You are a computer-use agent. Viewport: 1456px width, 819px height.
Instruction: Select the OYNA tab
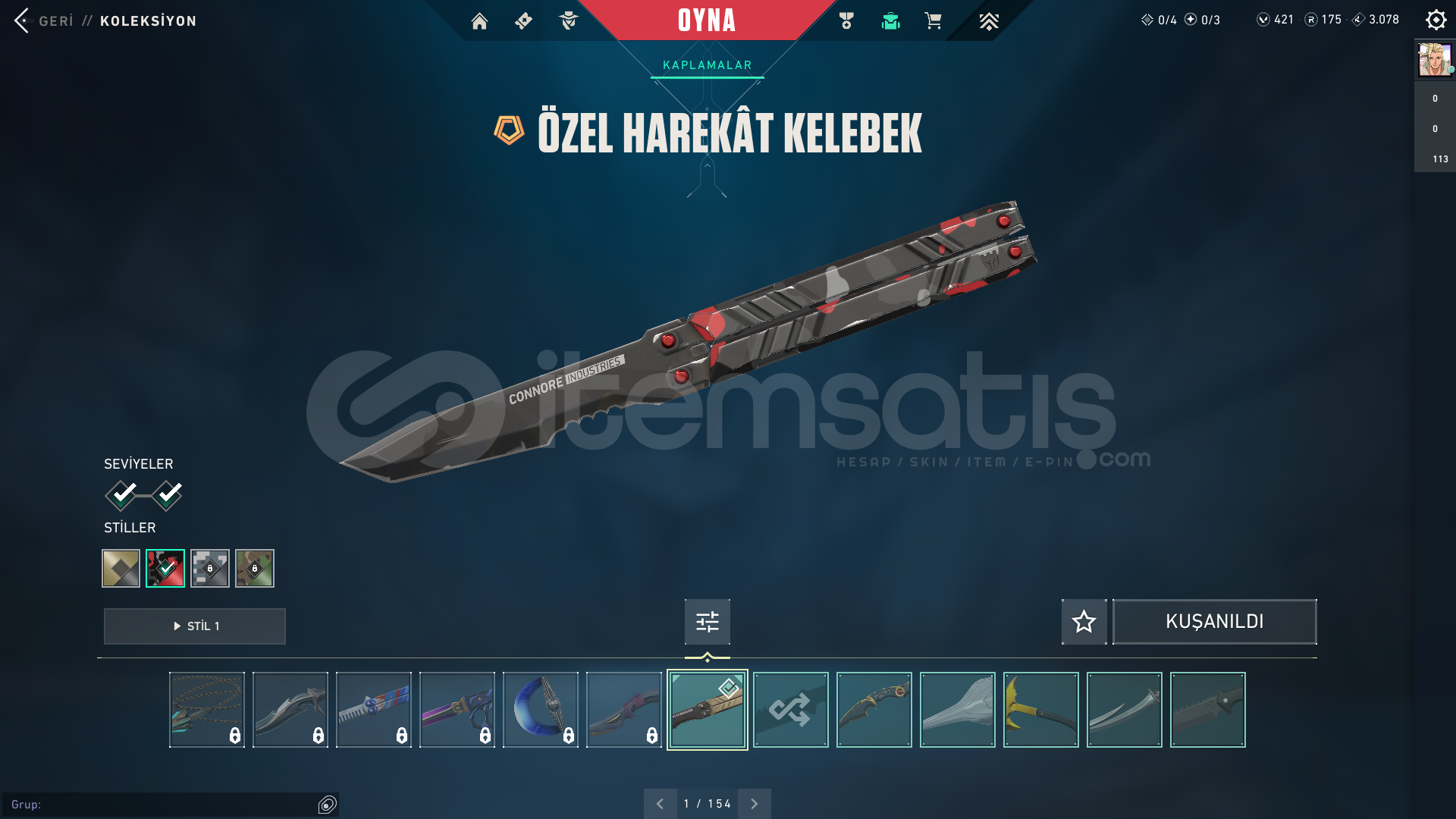[x=707, y=21]
